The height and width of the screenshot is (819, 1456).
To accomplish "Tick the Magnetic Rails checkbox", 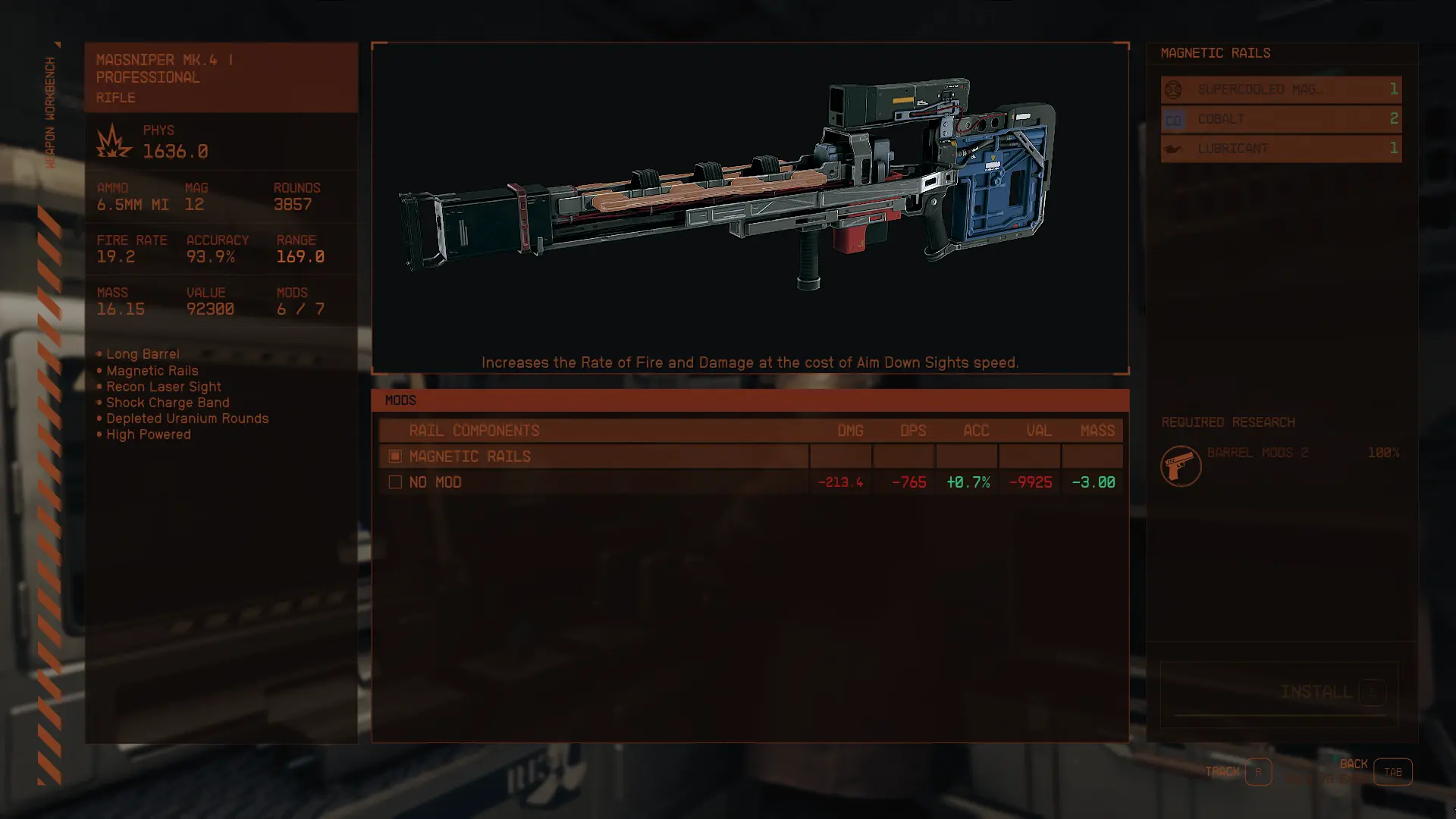I will tap(395, 457).
